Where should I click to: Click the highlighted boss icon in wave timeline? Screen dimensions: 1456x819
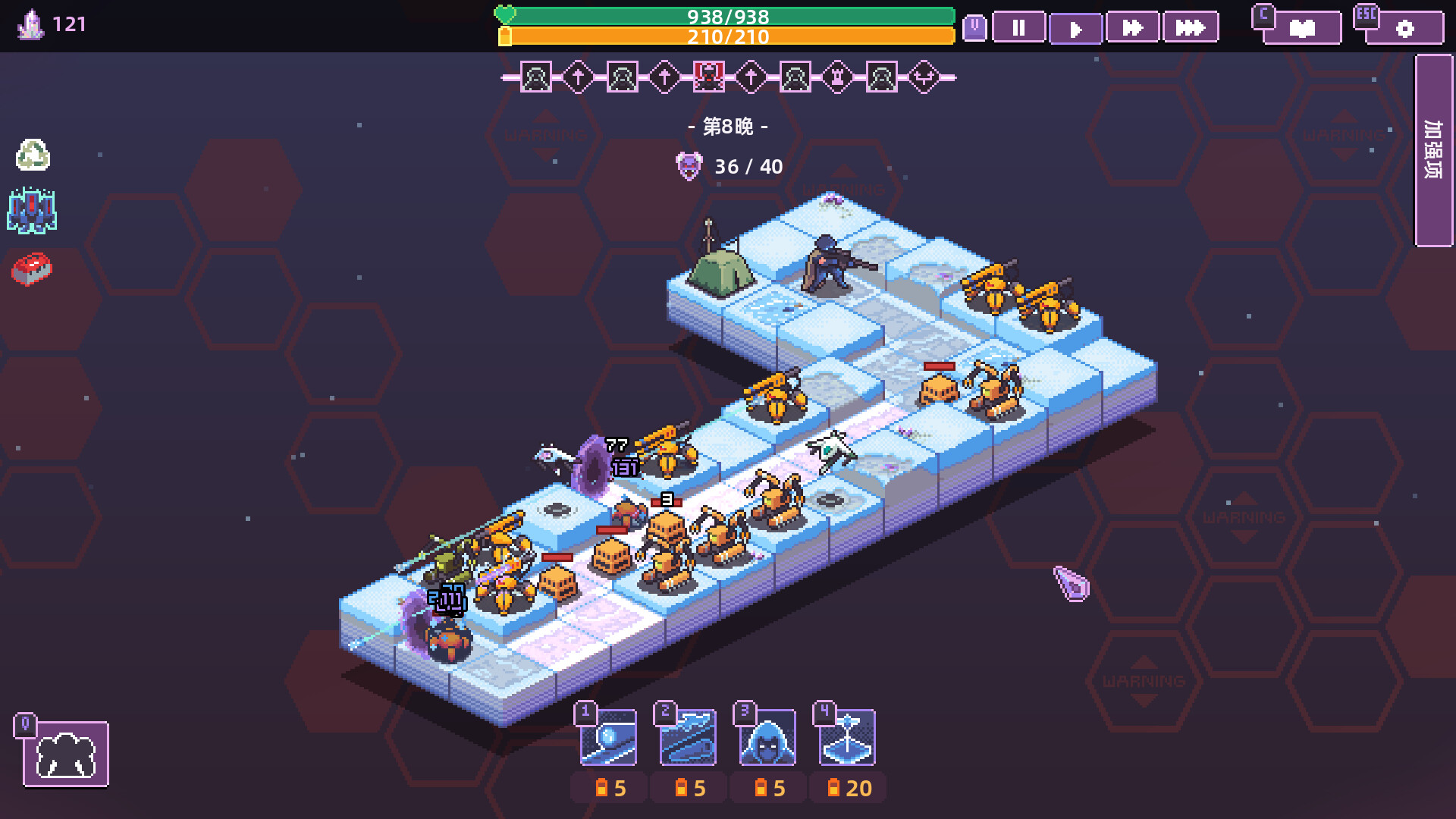click(x=708, y=78)
